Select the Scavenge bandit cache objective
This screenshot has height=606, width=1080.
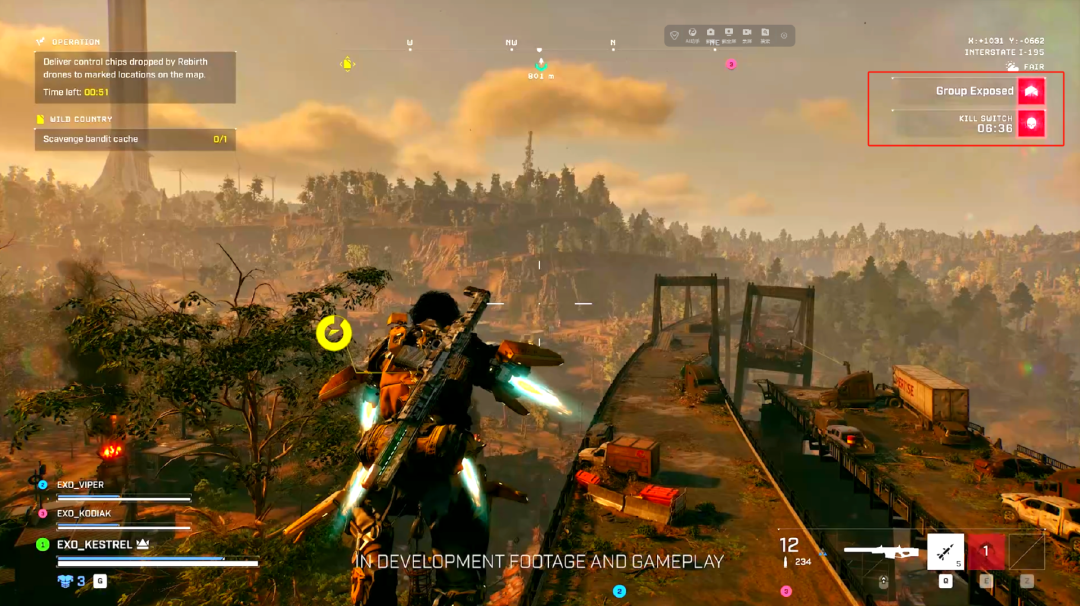point(135,139)
